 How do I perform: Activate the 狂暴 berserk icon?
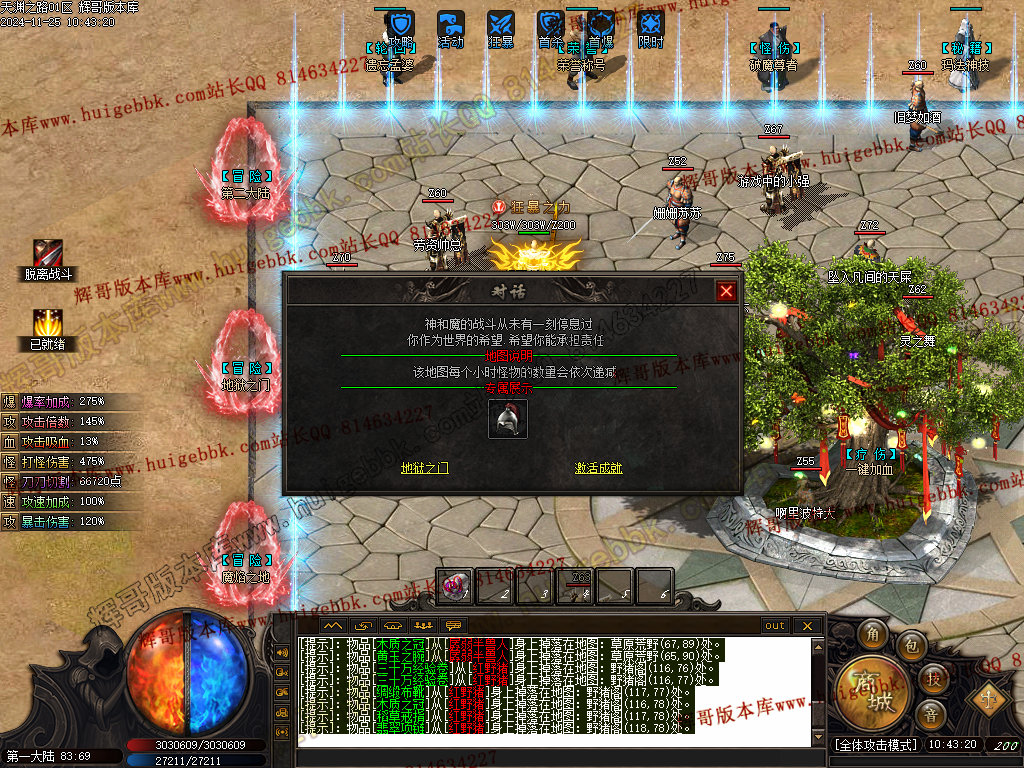click(x=501, y=25)
